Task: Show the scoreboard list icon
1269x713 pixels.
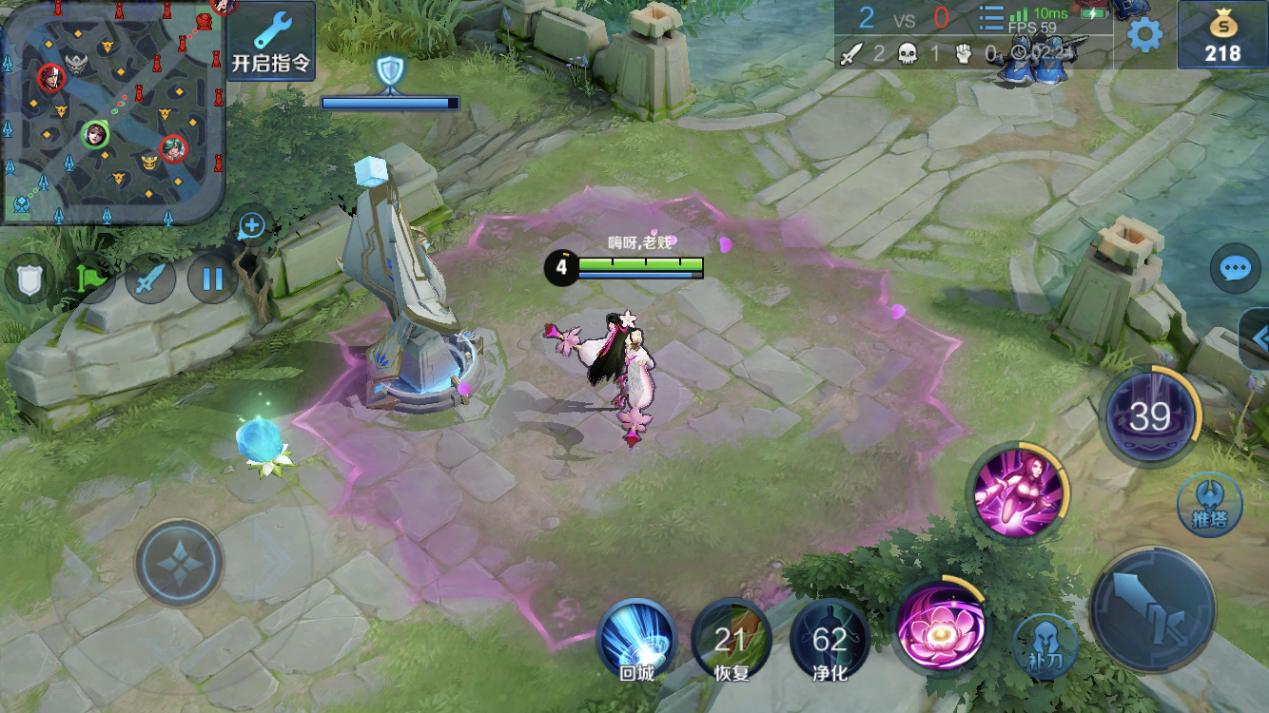Action: 991,21
